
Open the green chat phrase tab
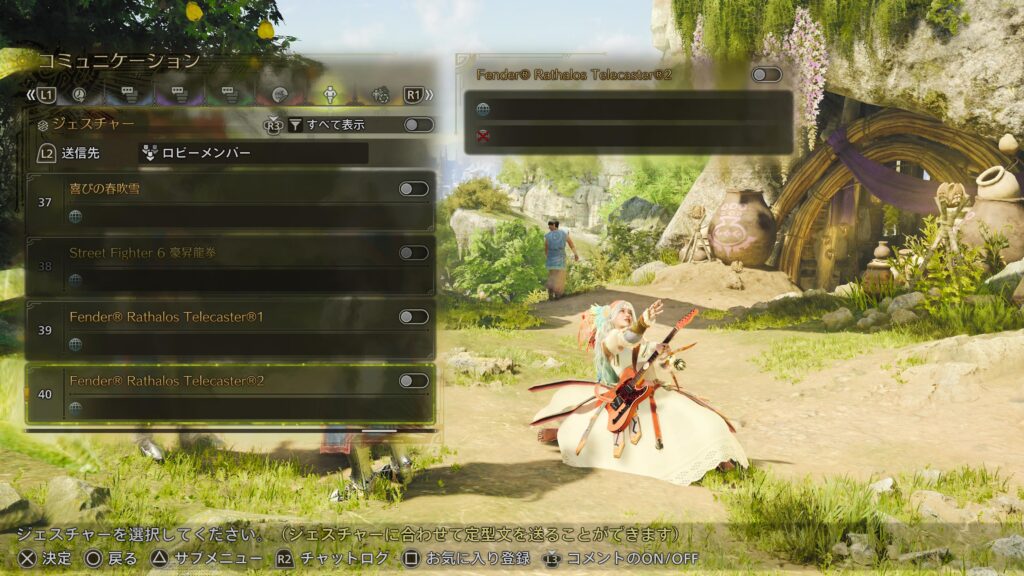coord(229,95)
